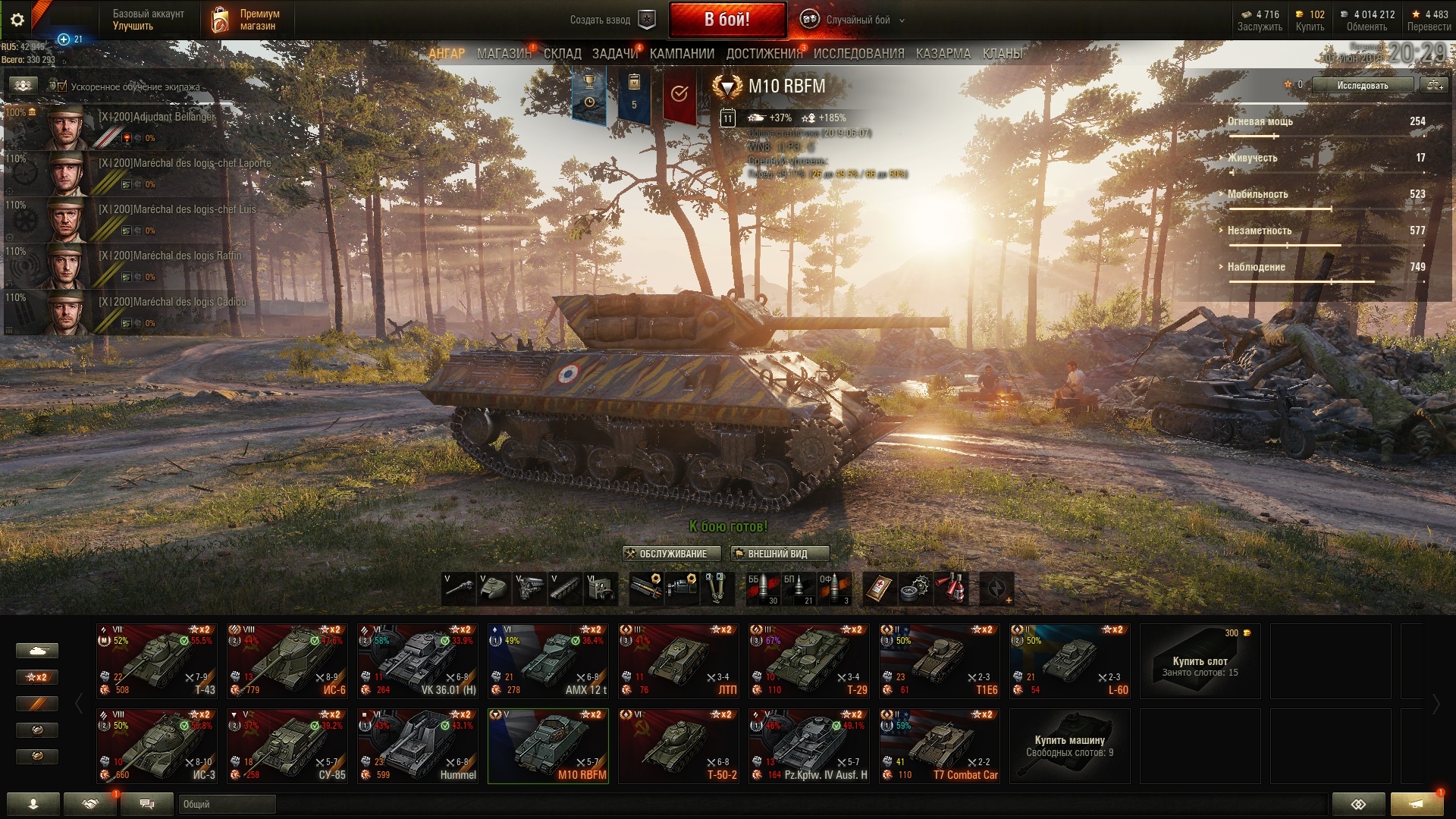Go to the ЗАДАЧИ missions tab
1456x819 pixels.
[x=614, y=54]
